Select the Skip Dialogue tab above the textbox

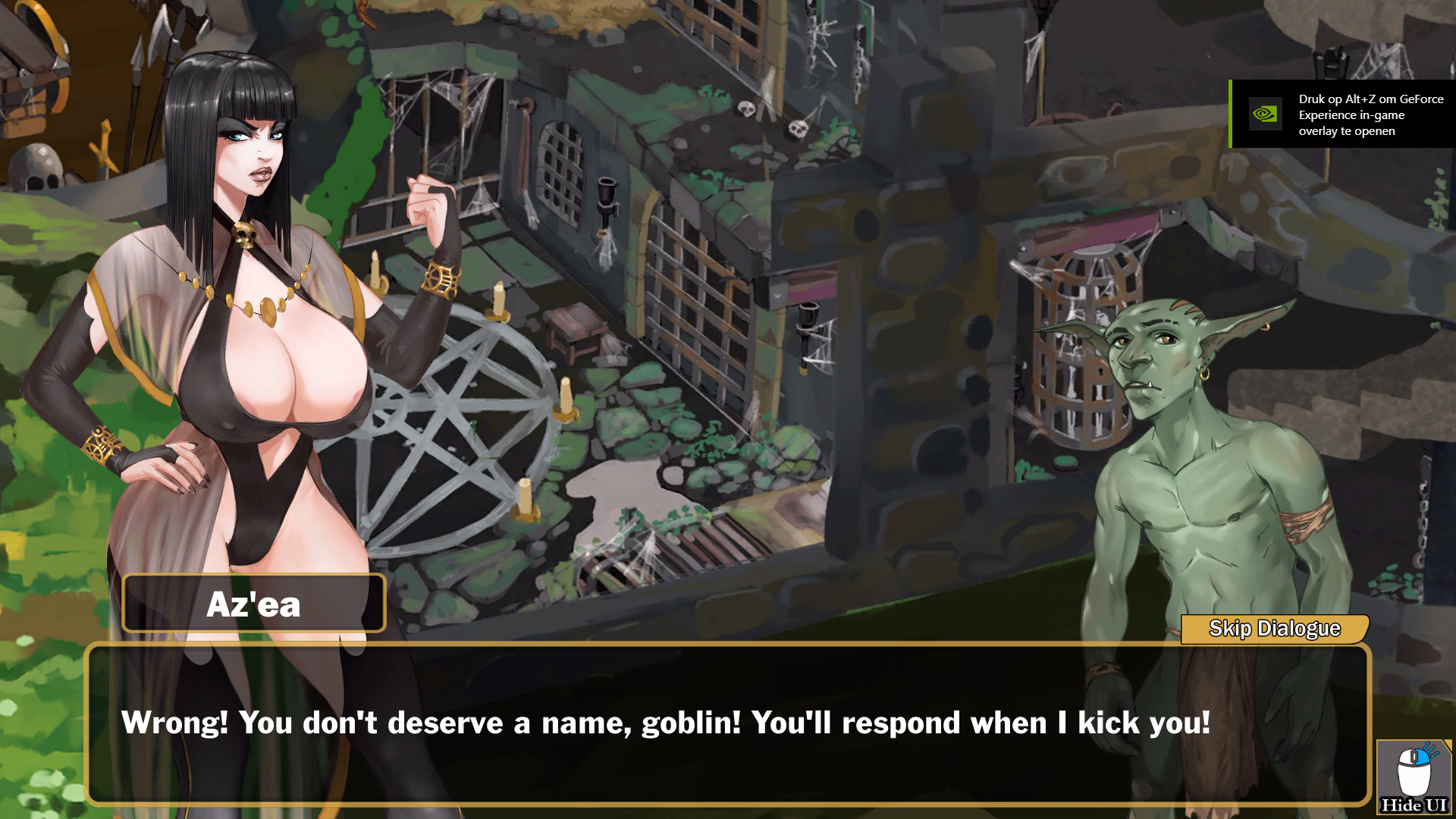coord(1276,628)
